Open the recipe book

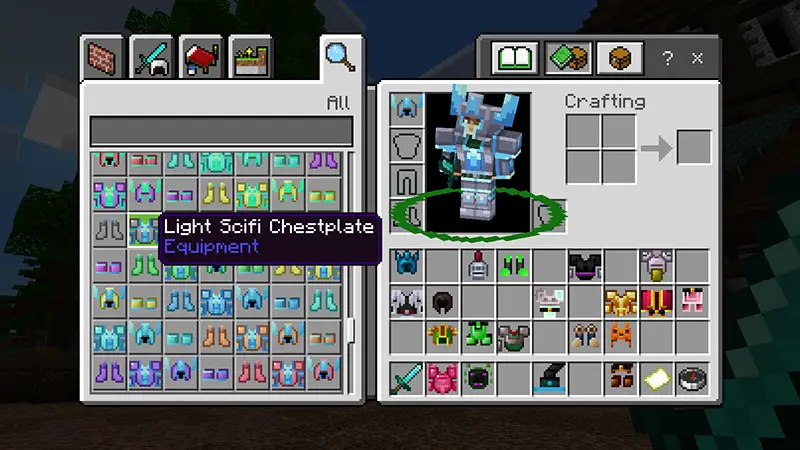[518, 58]
